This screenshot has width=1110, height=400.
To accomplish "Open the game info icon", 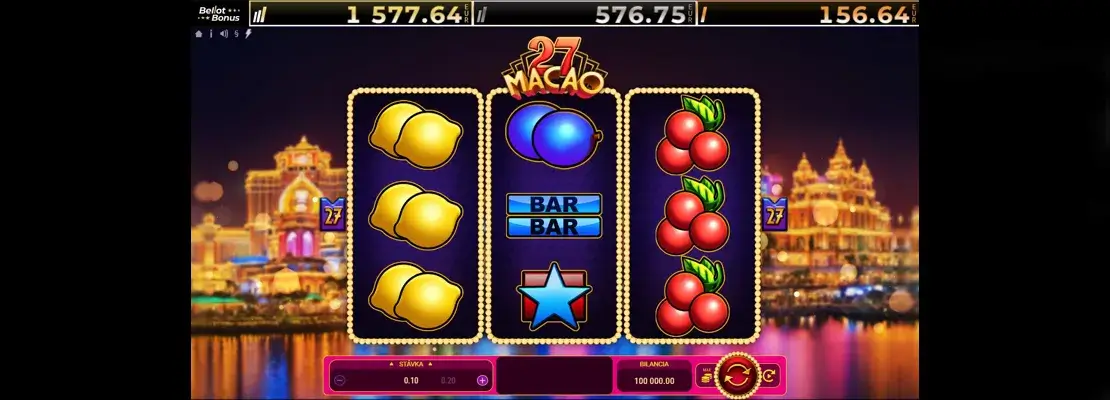I will pyautogui.click(x=211, y=33).
